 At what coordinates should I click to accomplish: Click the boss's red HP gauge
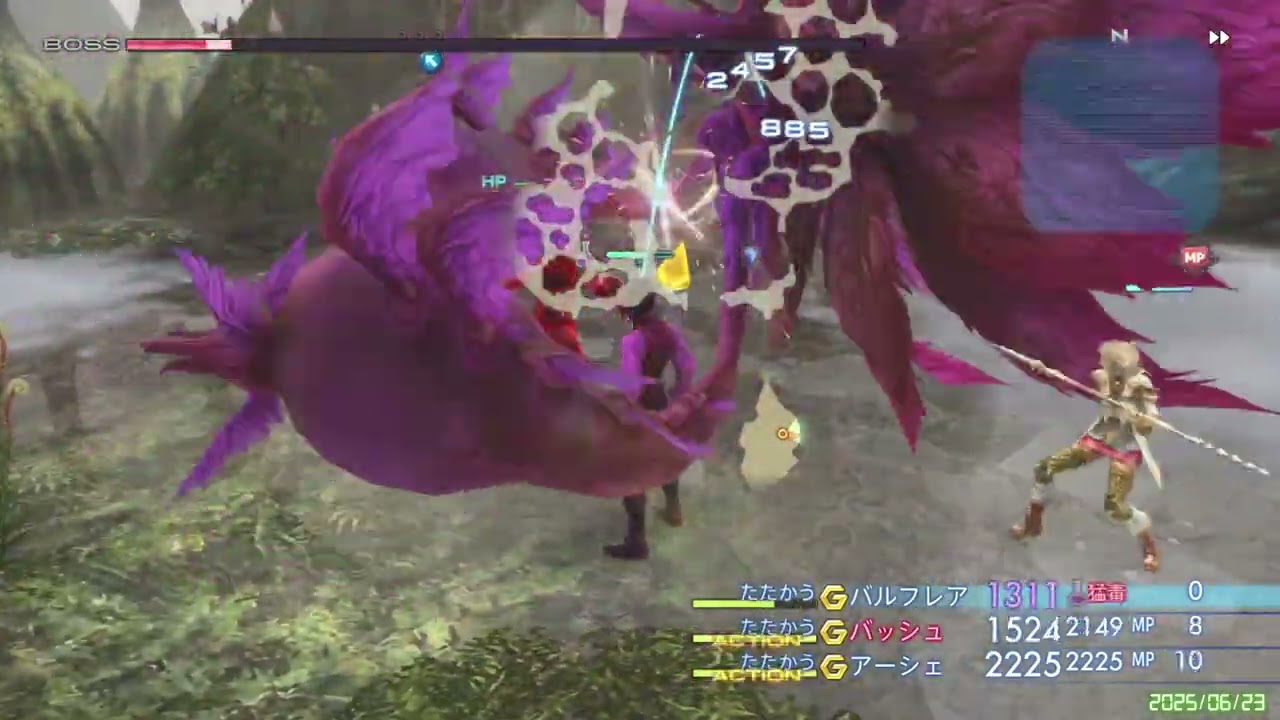point(180,44)
